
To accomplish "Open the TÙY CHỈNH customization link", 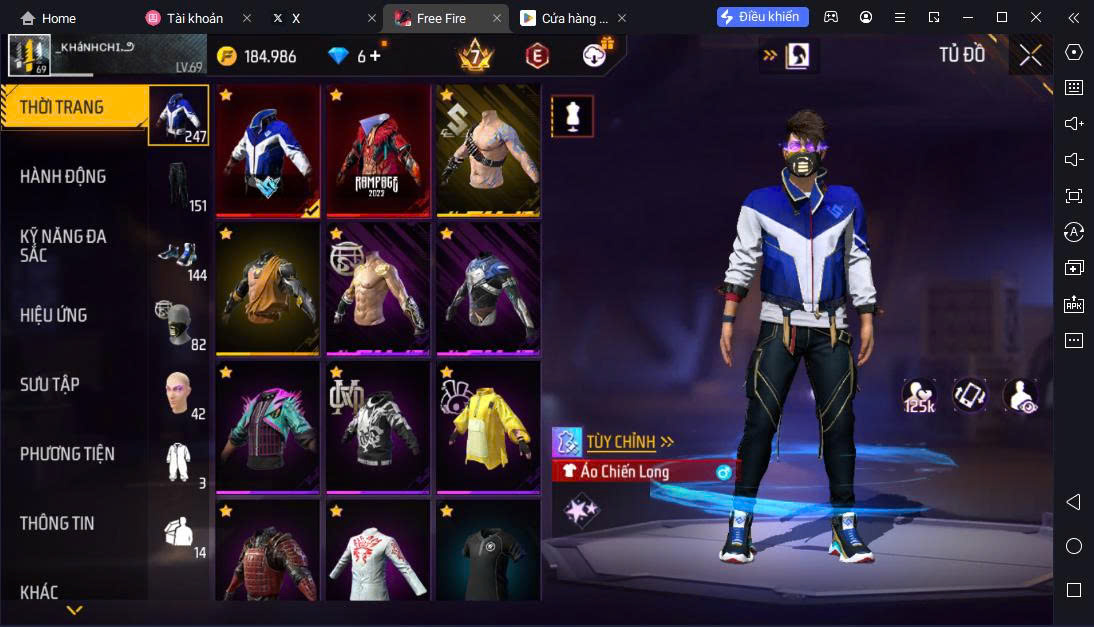I will click(x=630, y=441).
